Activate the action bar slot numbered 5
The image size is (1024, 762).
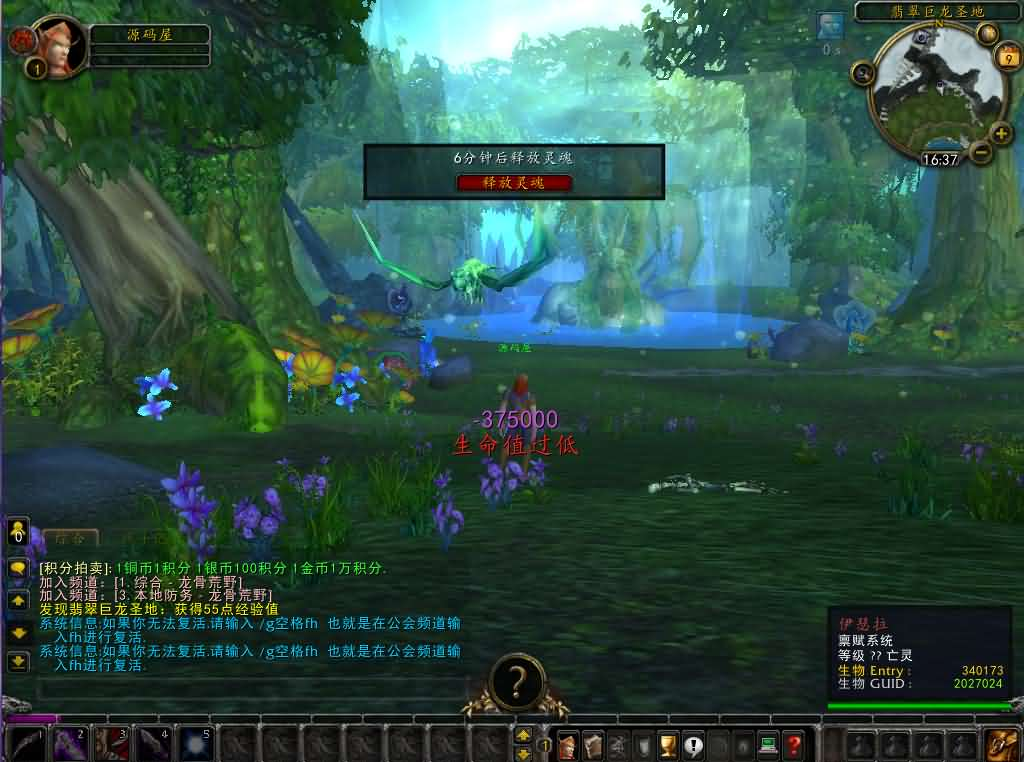(x=194, y=745)
